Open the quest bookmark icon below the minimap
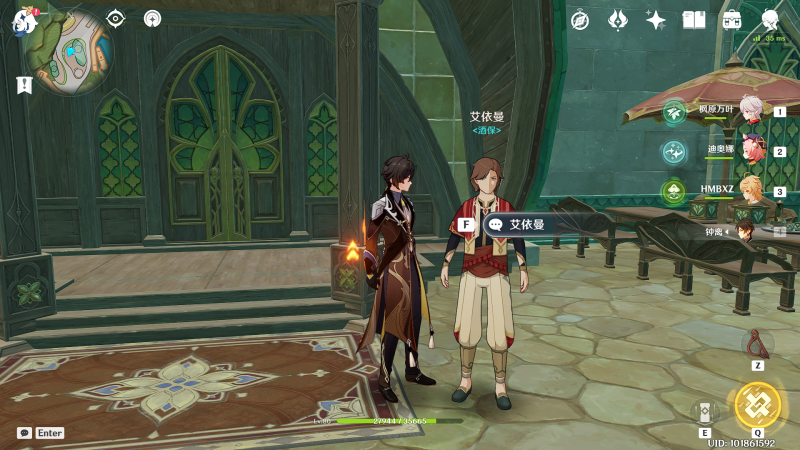This screenshot has height=450, width=800. click(24, 86)
